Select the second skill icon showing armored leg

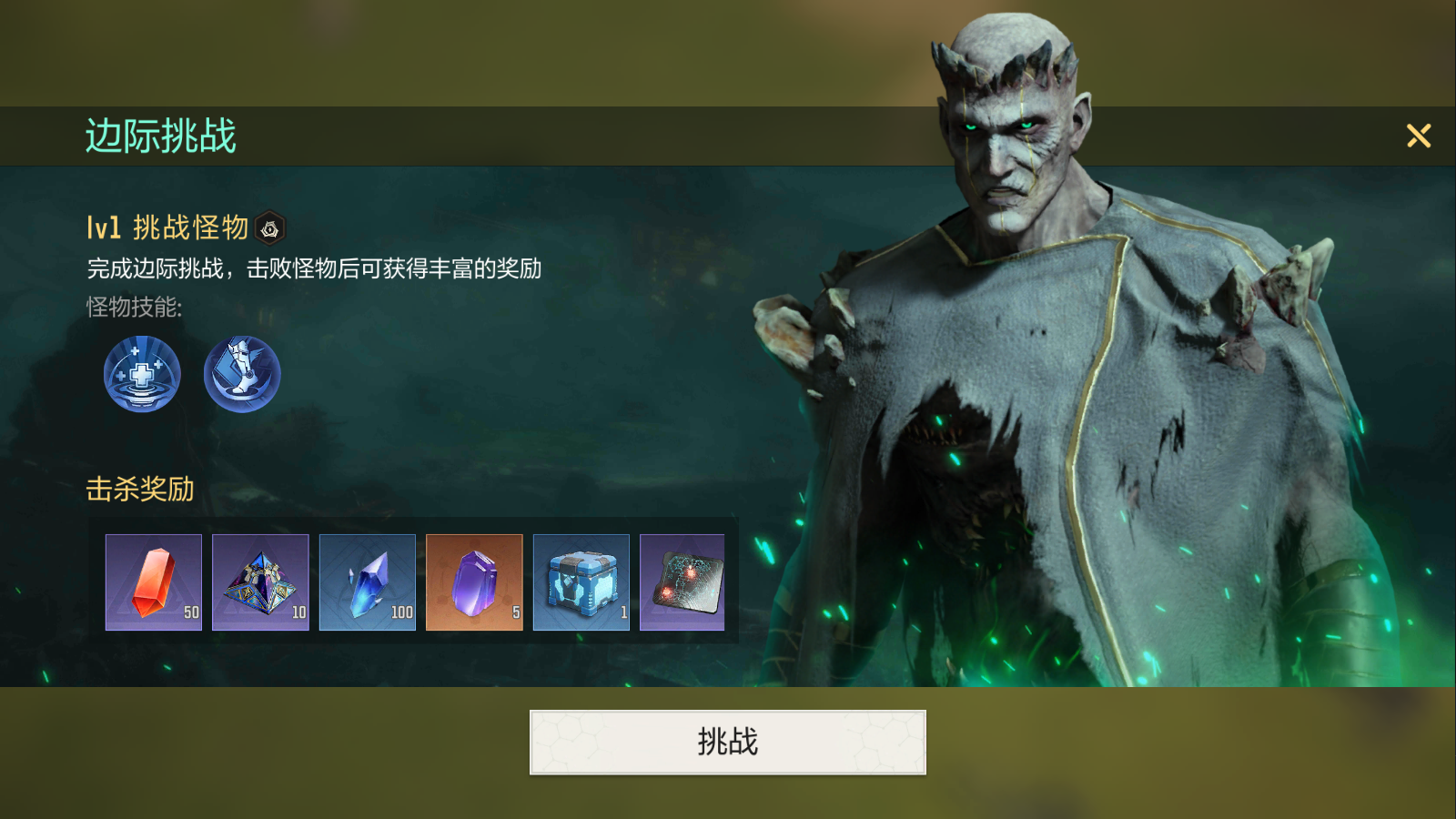point(241,373)
